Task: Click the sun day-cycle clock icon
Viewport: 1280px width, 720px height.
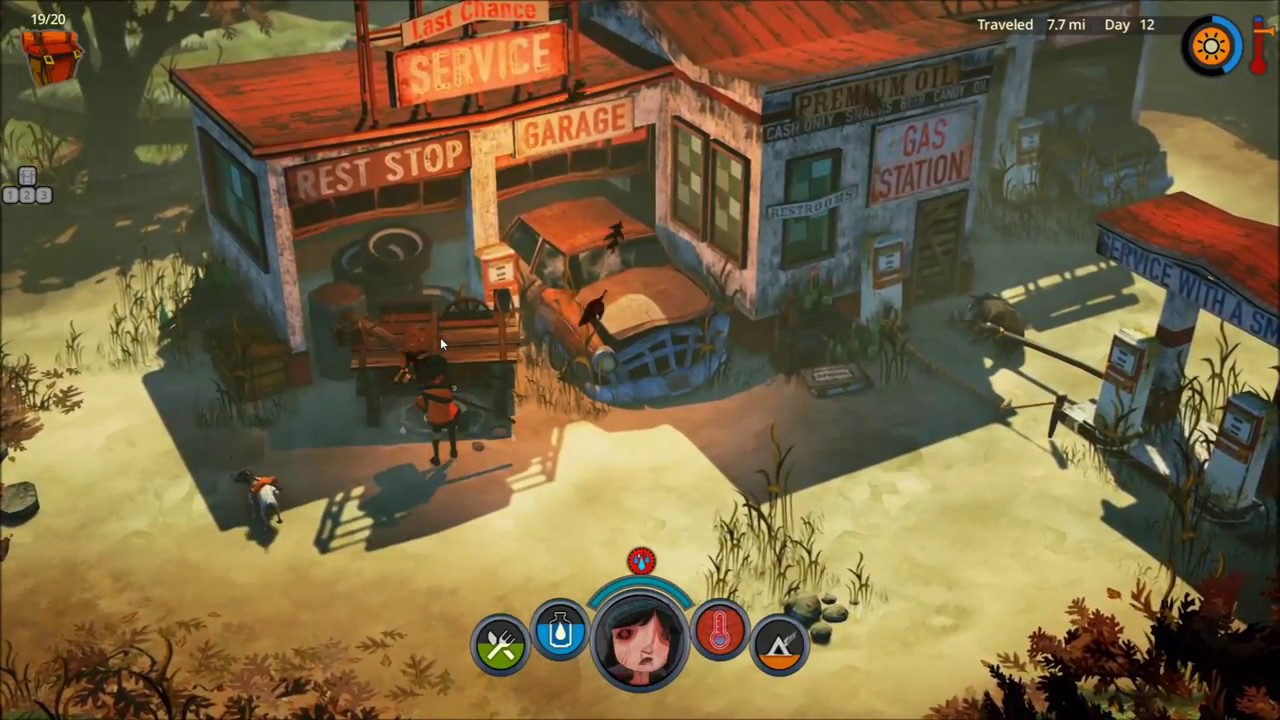Action: click(1212, 46)
